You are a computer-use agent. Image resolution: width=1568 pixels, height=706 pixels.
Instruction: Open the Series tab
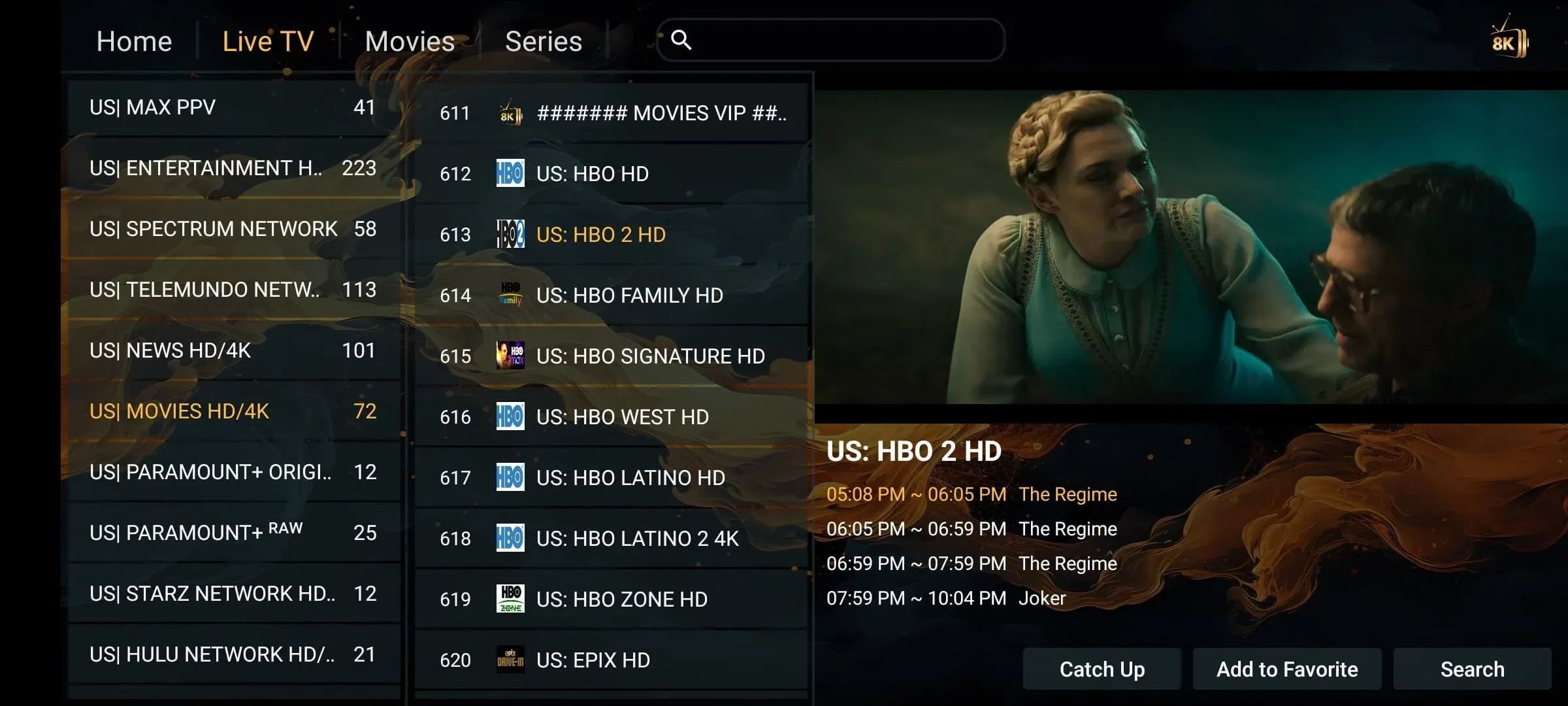[x=544, y=41]
